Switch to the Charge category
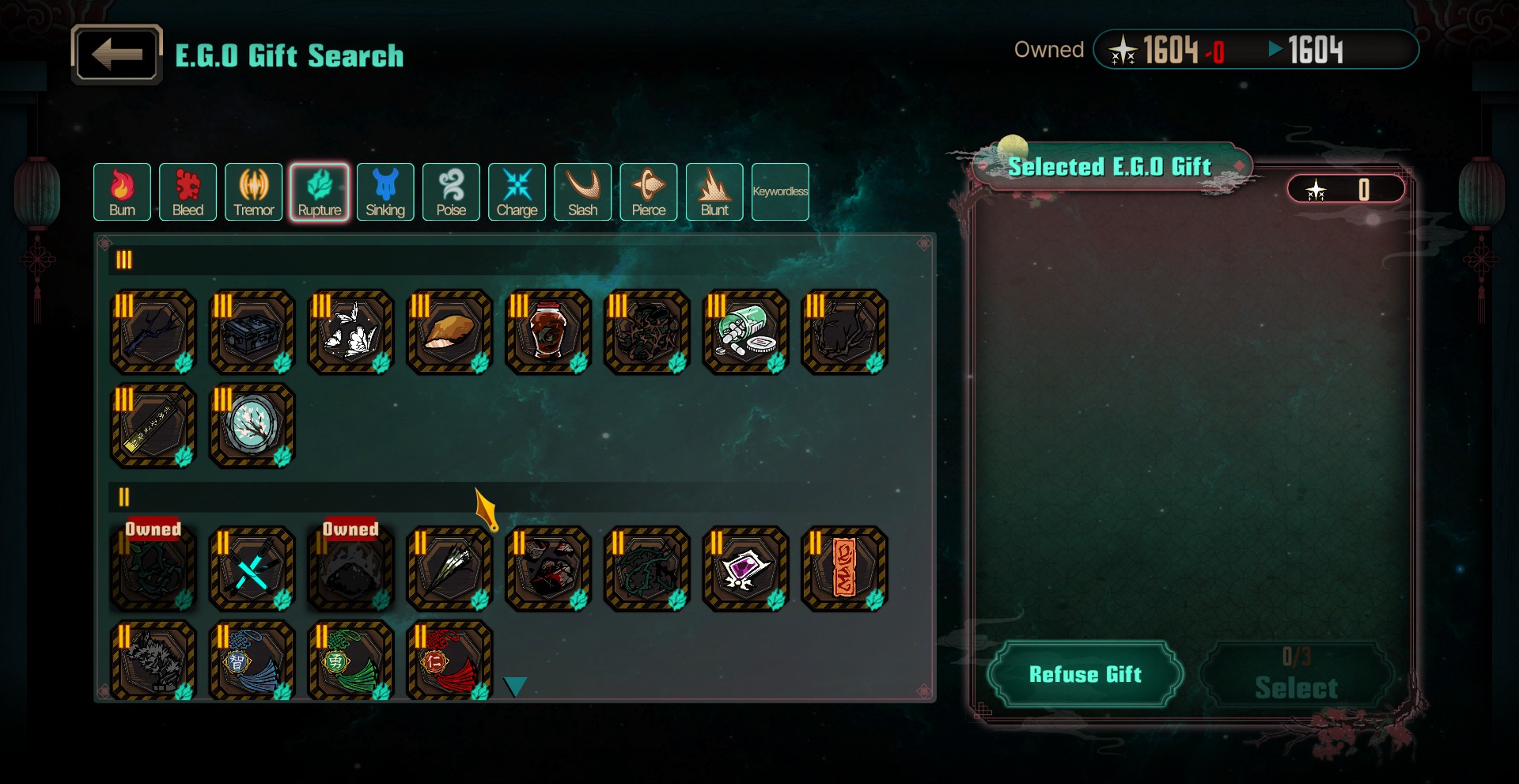The height and width of the screenshot is (784, 1519). click(x=517, y=191)
